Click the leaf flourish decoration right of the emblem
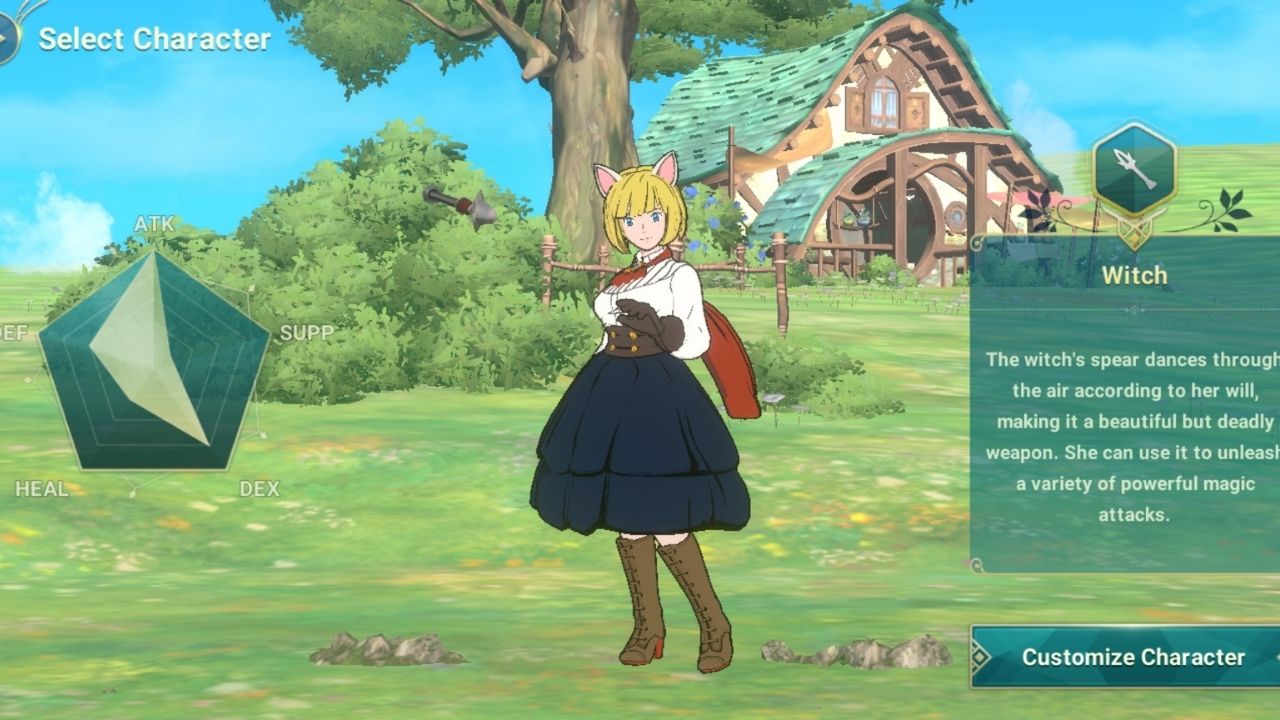1280x720 pixels. coord(1228,206)
